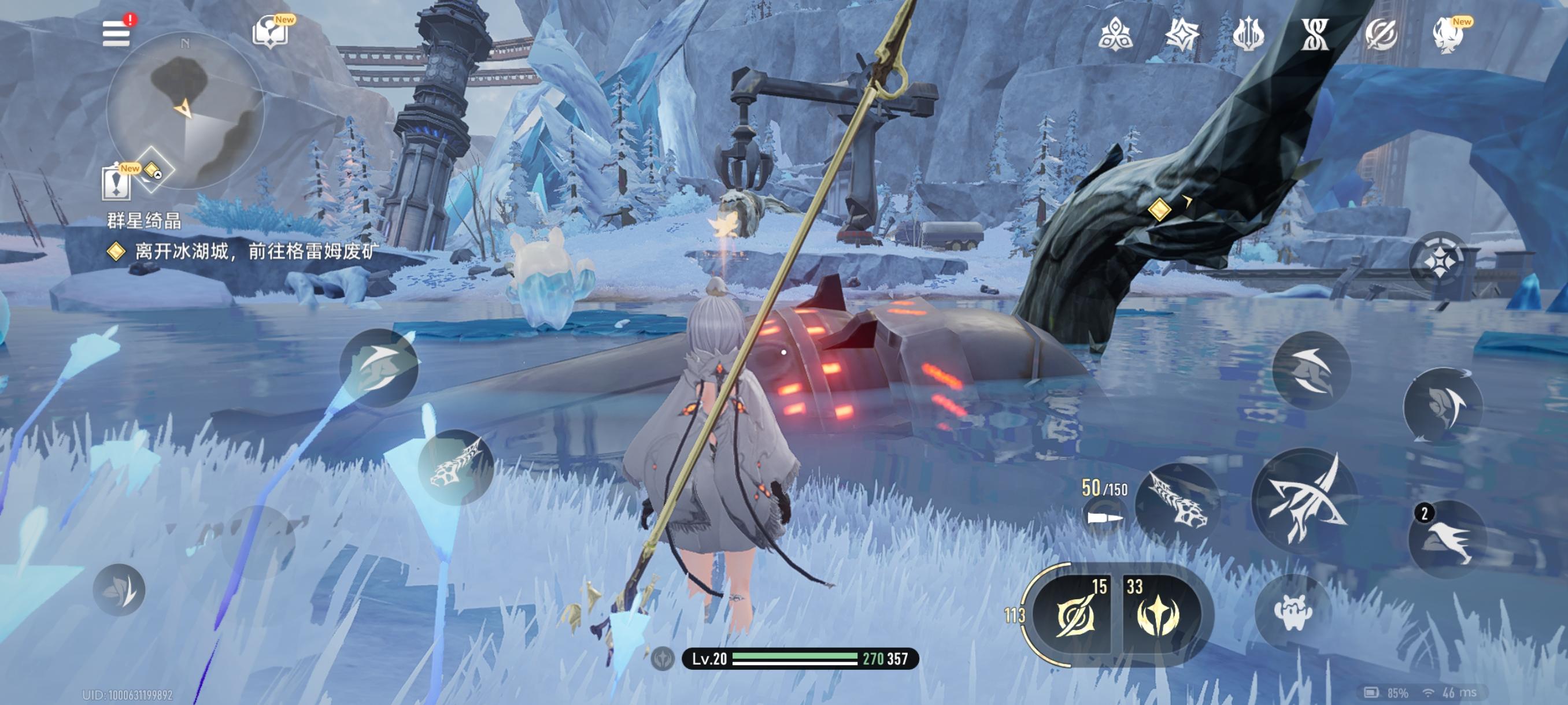
Task: Tap the small creature pet button
Action: pos(1292,612)
